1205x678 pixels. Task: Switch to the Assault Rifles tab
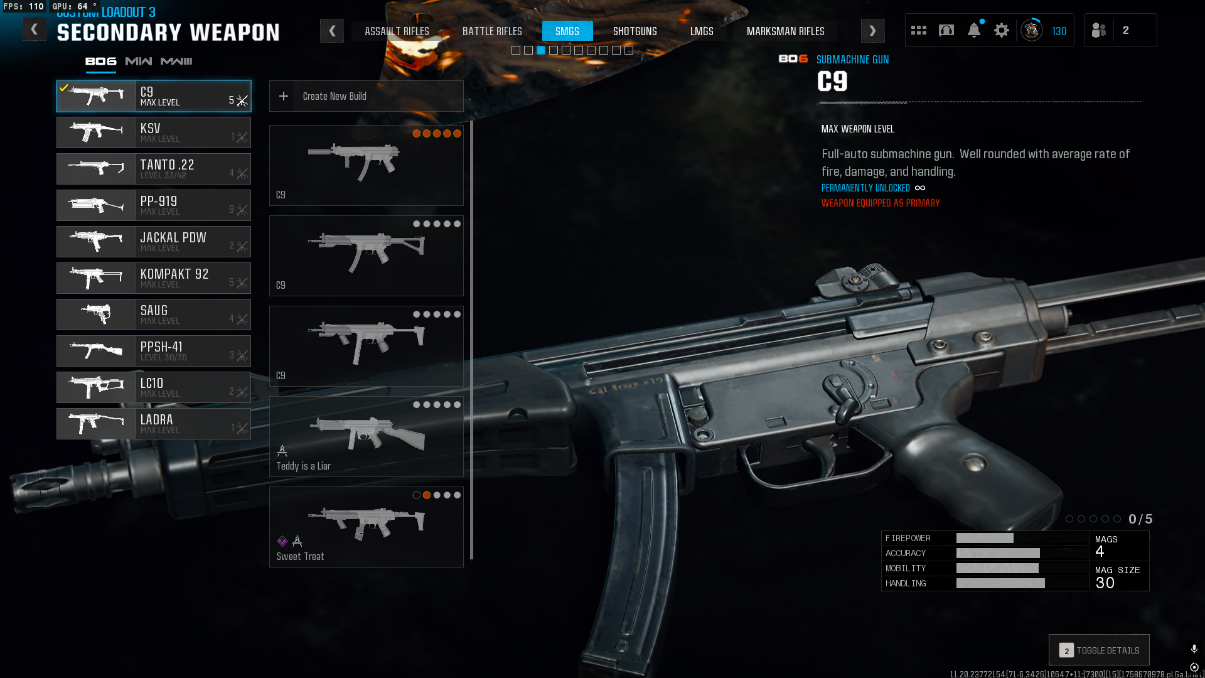pyautogui.click(x=397, y=31)
